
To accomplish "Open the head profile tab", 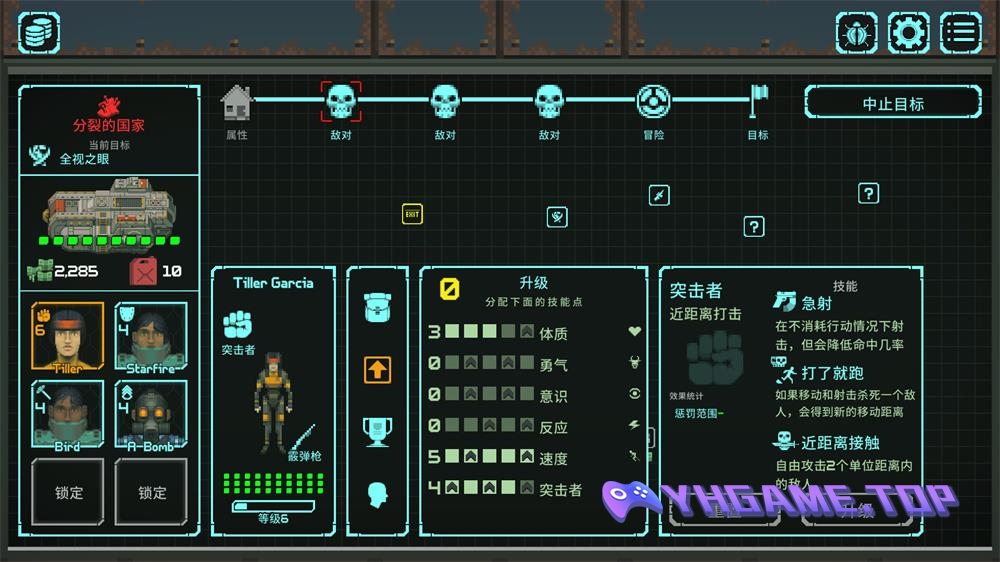I will 377,494.
